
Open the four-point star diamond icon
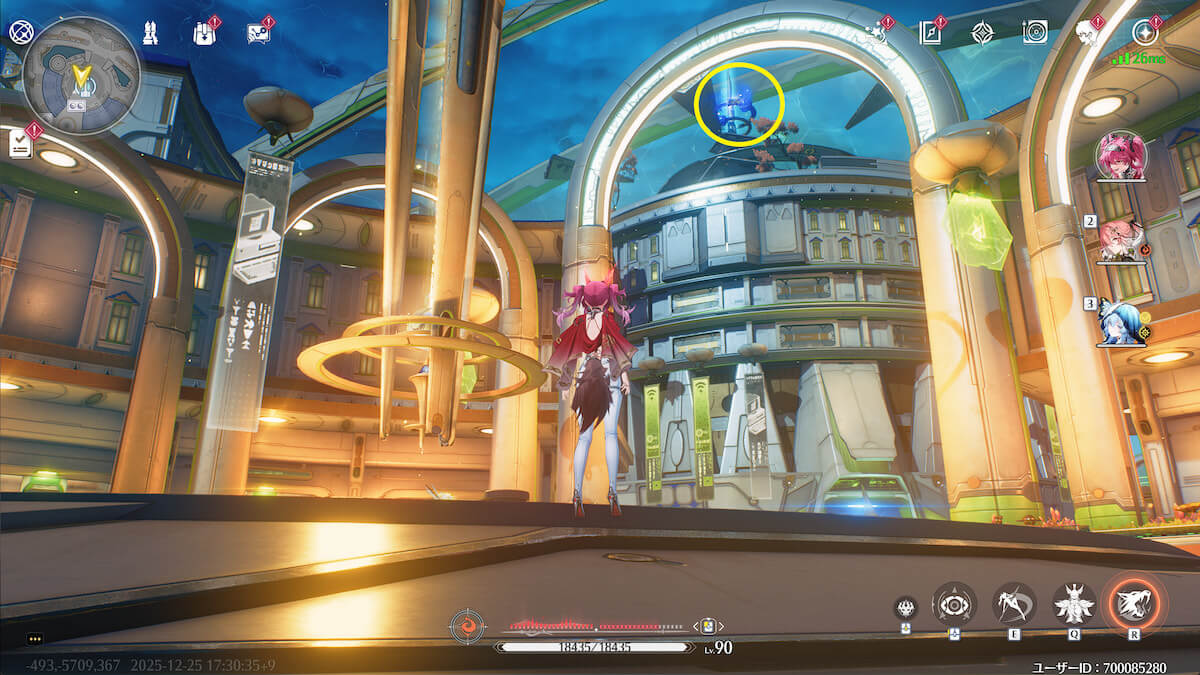[x=983, y=33]
